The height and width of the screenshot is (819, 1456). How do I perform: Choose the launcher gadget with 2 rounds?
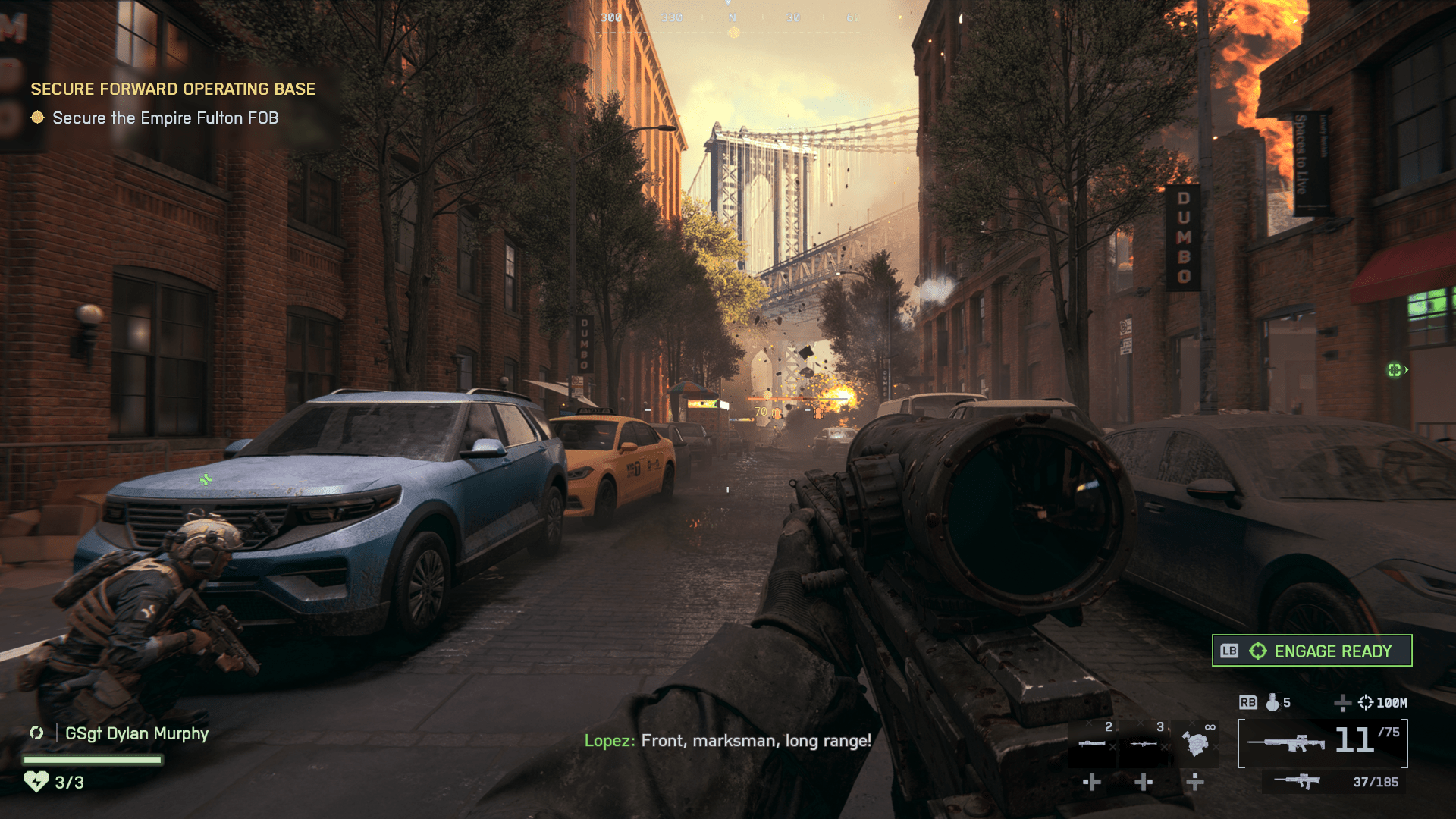(1093, 742)
